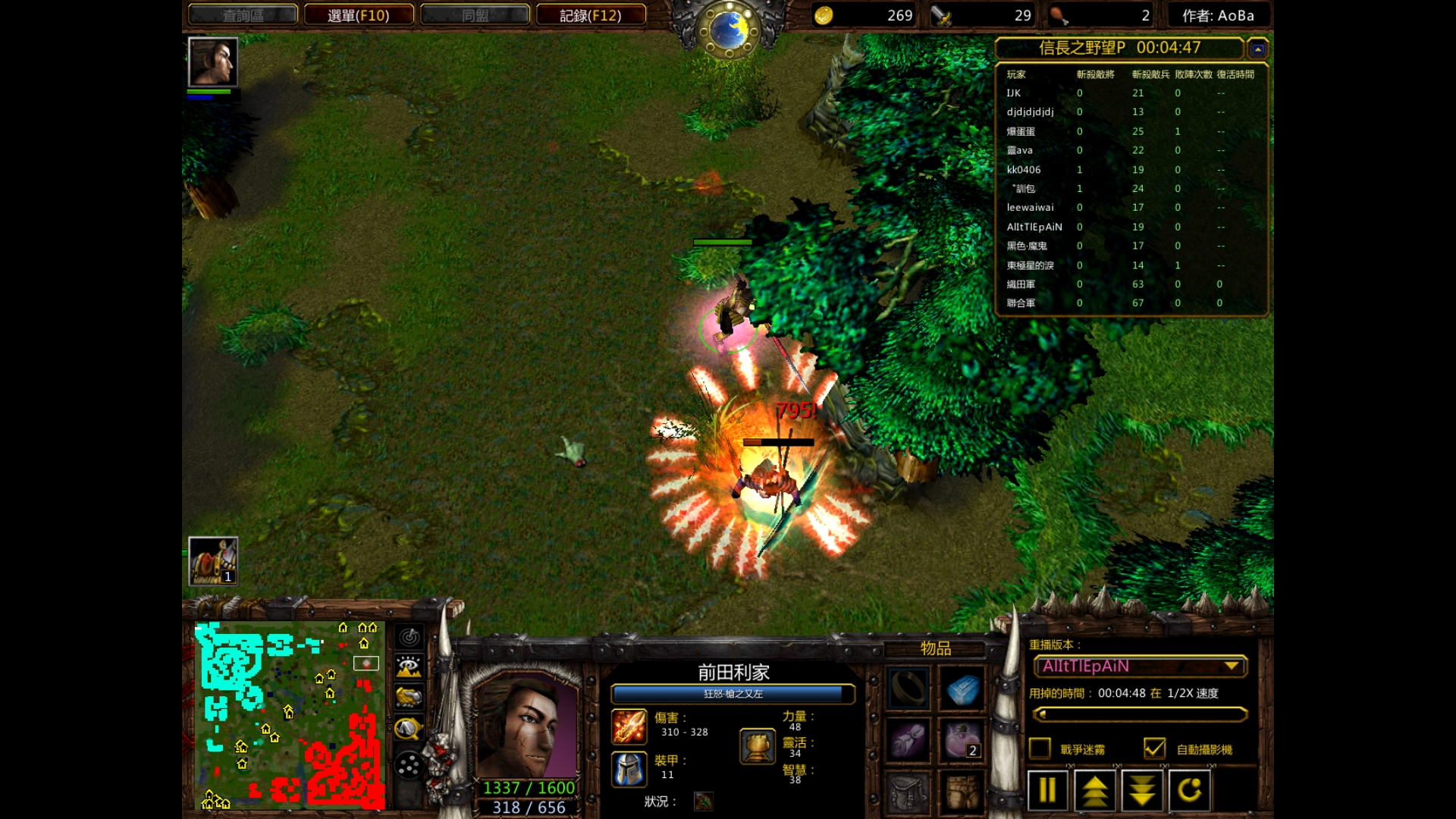This screenshot has height=819, width=1456.
Task: Open the 記錄(F12) message log
Action: (x=591, y=15)
